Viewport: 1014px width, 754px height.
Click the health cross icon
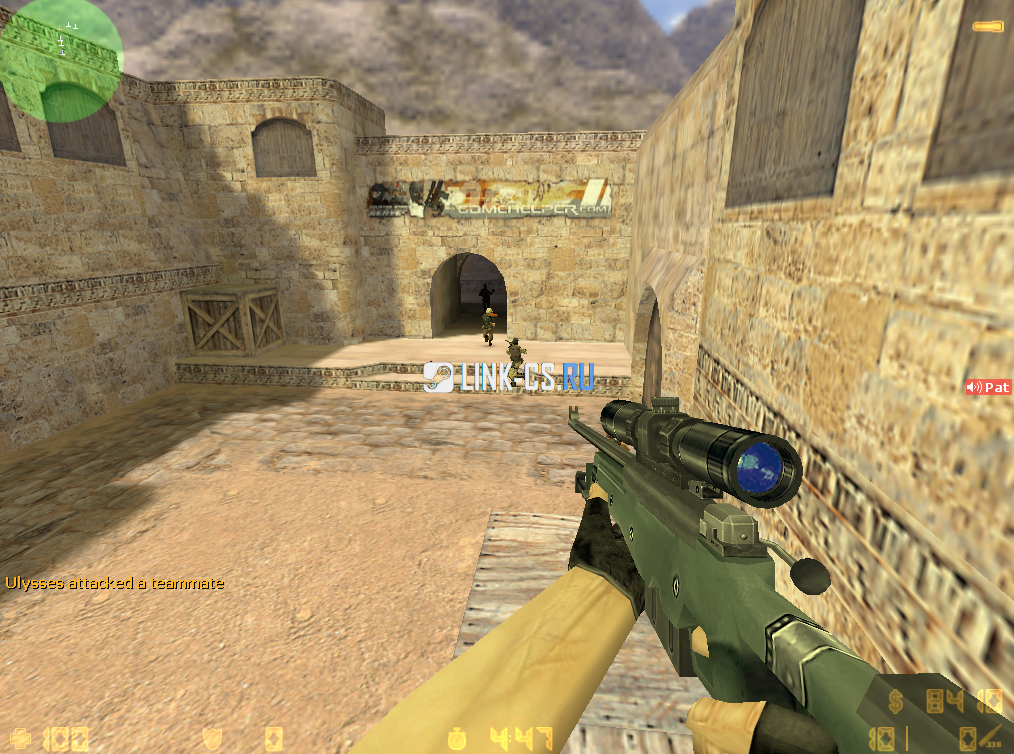(20, 739)
